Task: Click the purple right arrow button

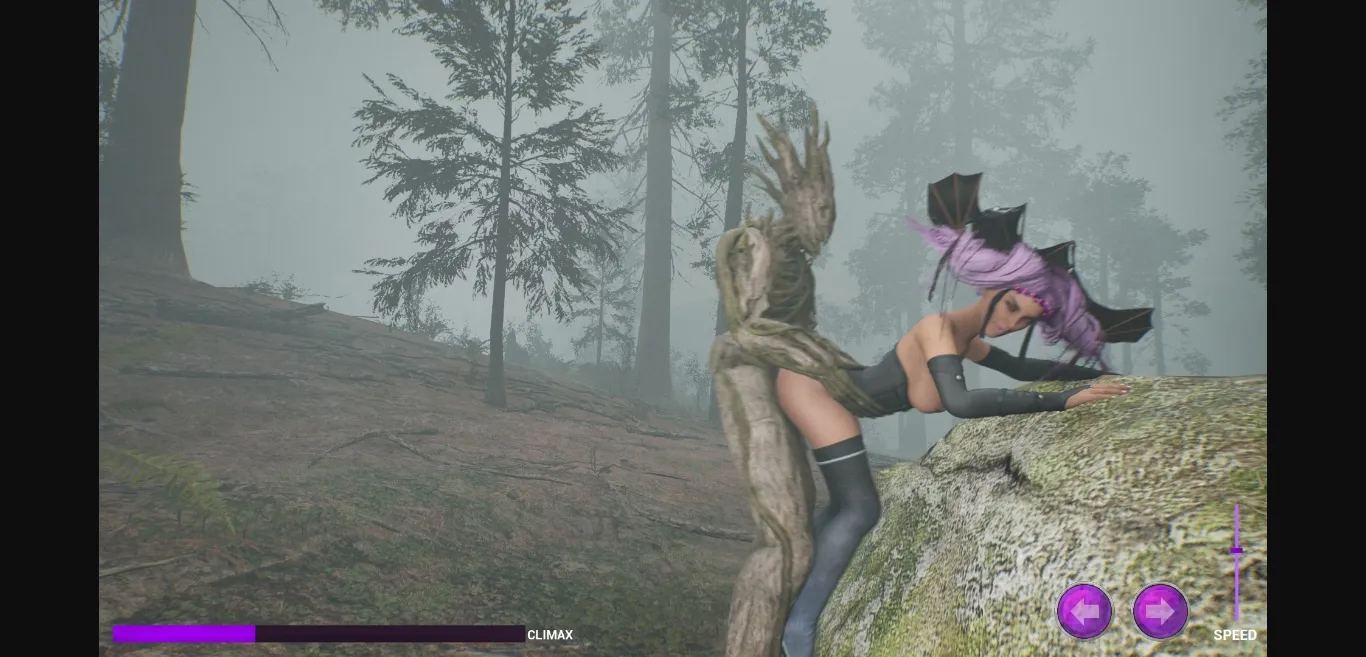Action: coord(1160,611)
